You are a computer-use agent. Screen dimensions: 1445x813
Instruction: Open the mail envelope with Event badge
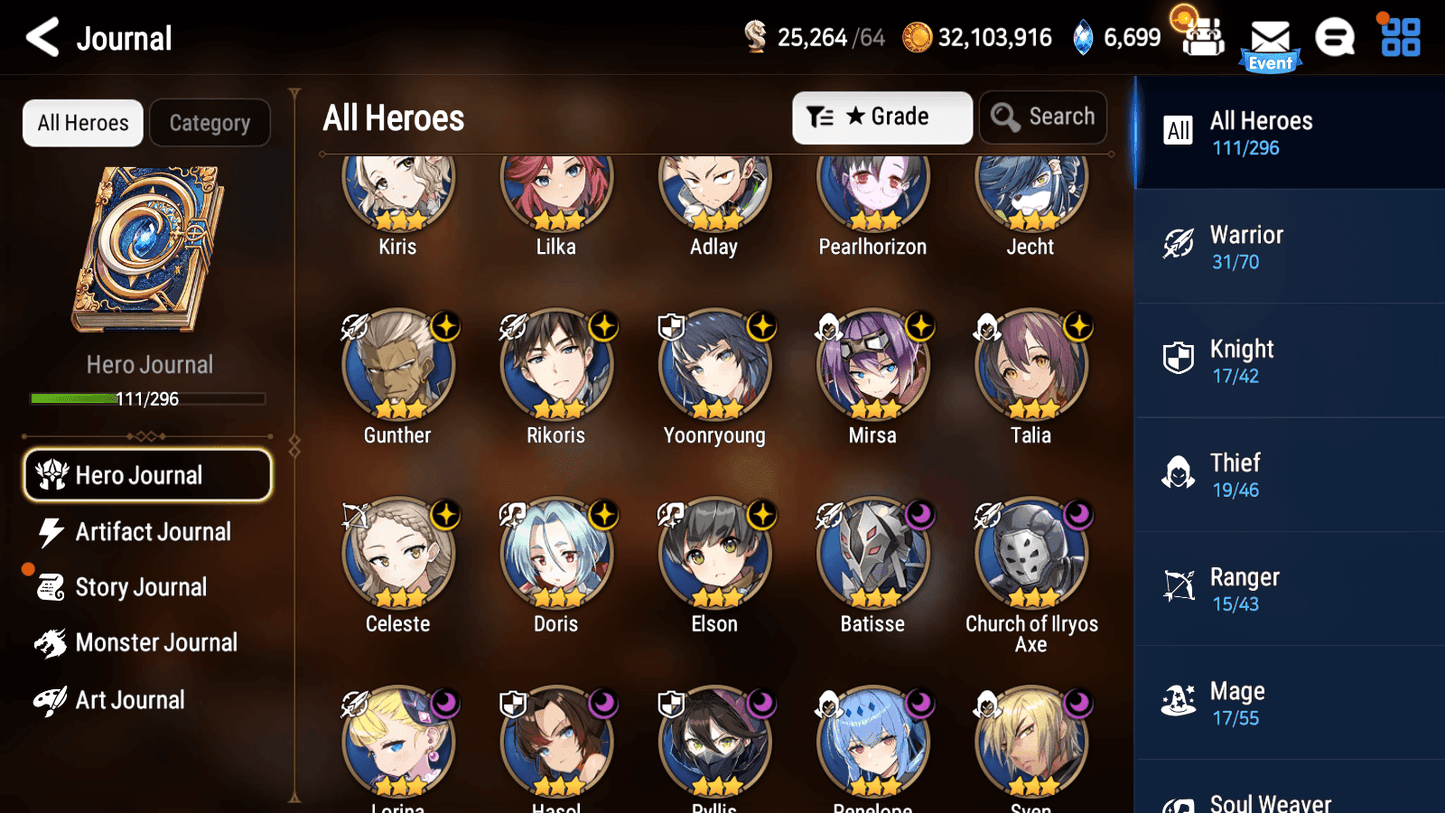click(x=1270, y=38)
